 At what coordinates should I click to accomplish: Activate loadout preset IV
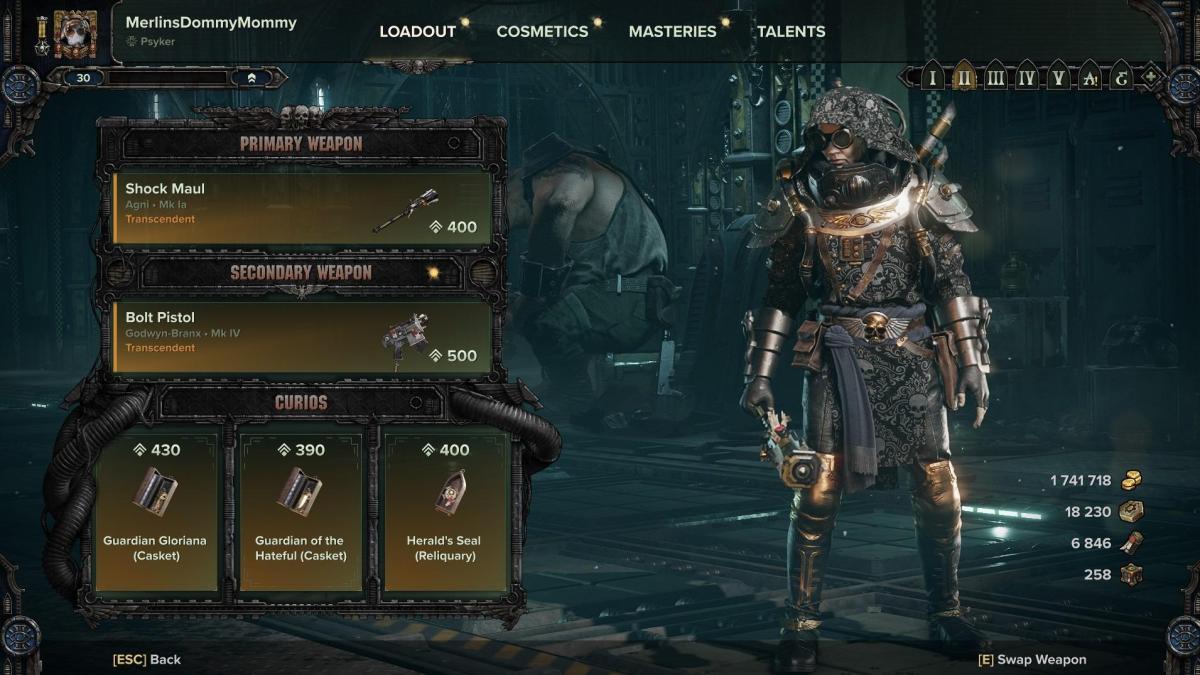click(1026, 77)
